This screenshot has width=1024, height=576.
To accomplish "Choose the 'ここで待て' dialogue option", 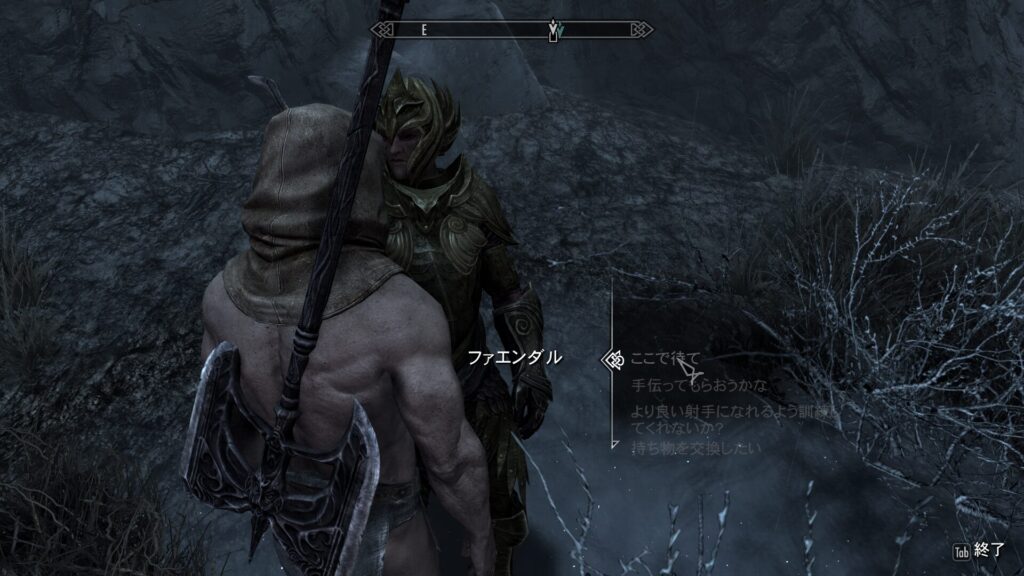I will pyautogui.click(x=666, y=358).
